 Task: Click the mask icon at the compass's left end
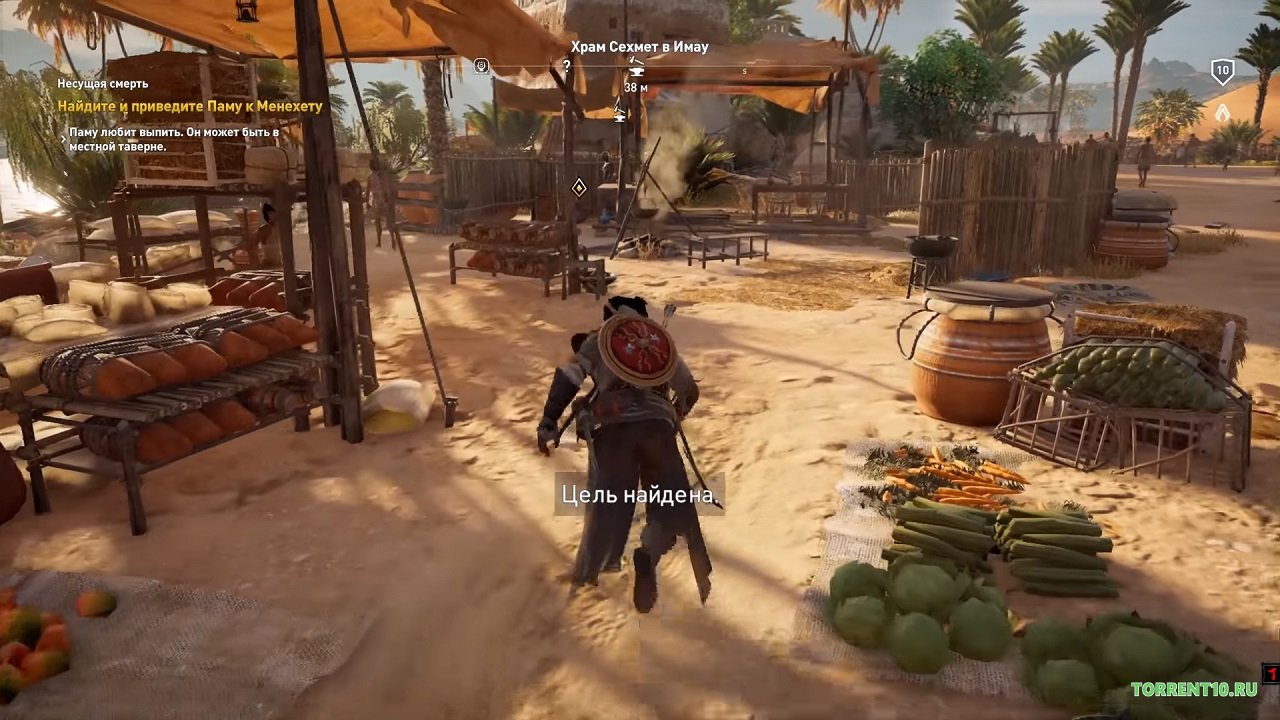481,66
